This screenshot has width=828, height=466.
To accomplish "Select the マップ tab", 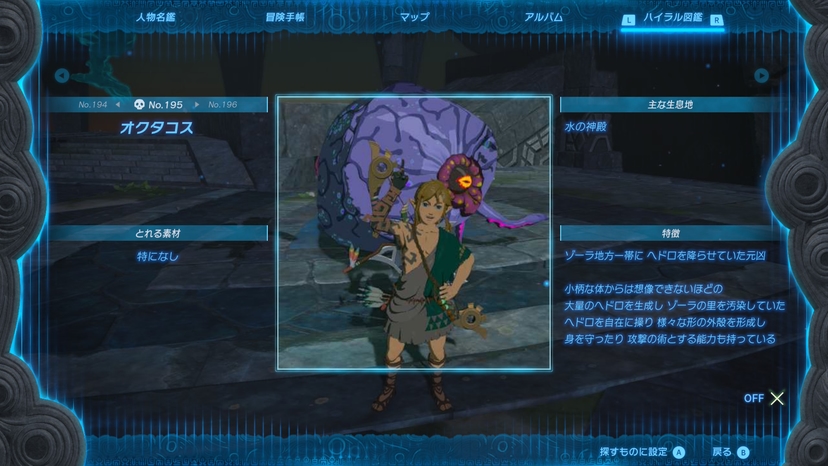I will tap(414, 17).
